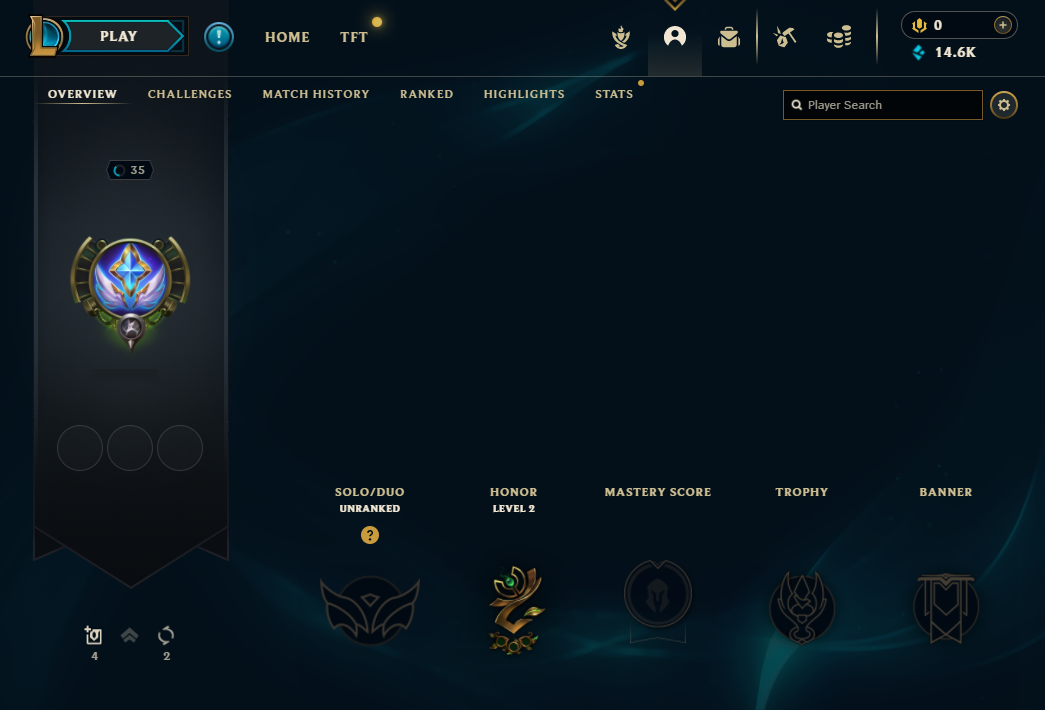Open the Profile icon in top bar

point(675,37)
